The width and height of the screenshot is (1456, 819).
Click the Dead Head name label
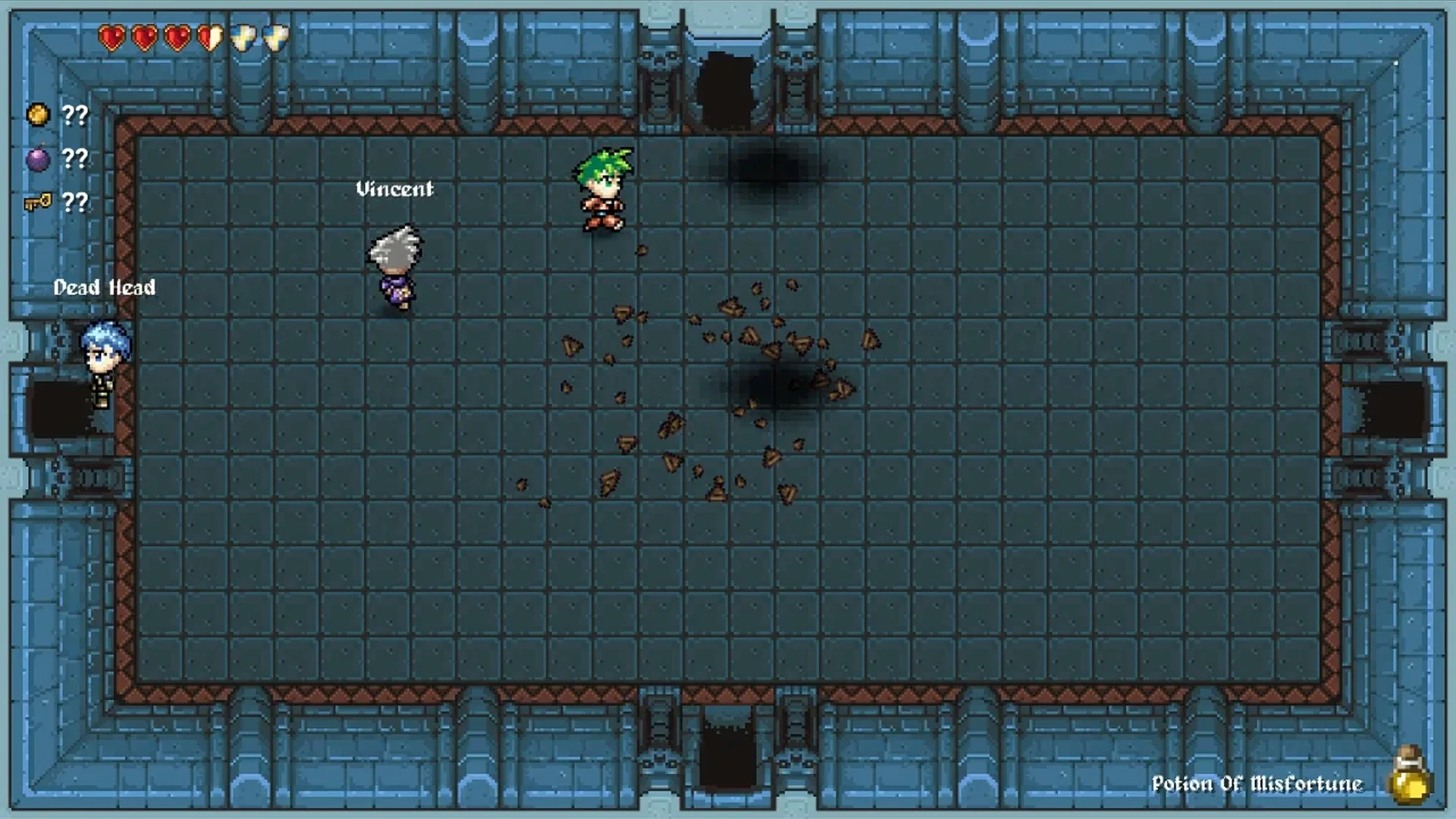105,288
